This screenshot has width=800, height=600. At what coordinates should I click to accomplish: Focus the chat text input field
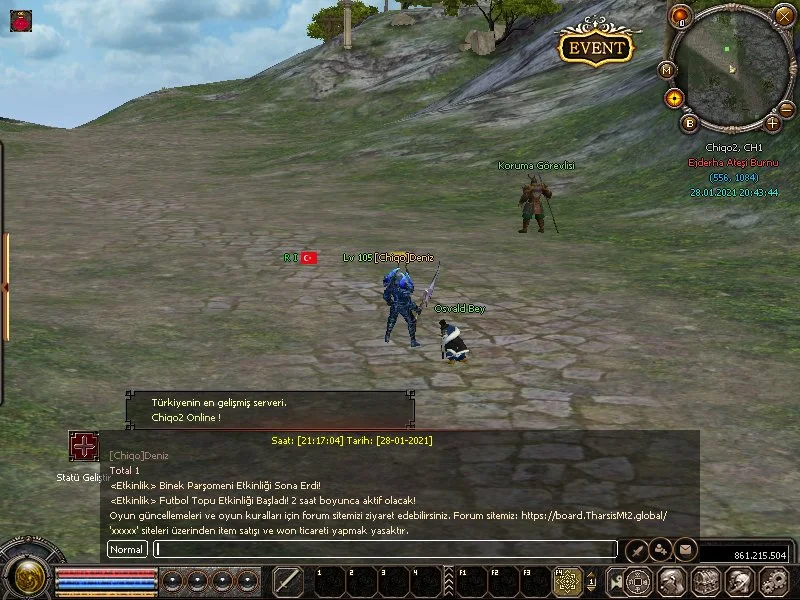tap(384, 549)
